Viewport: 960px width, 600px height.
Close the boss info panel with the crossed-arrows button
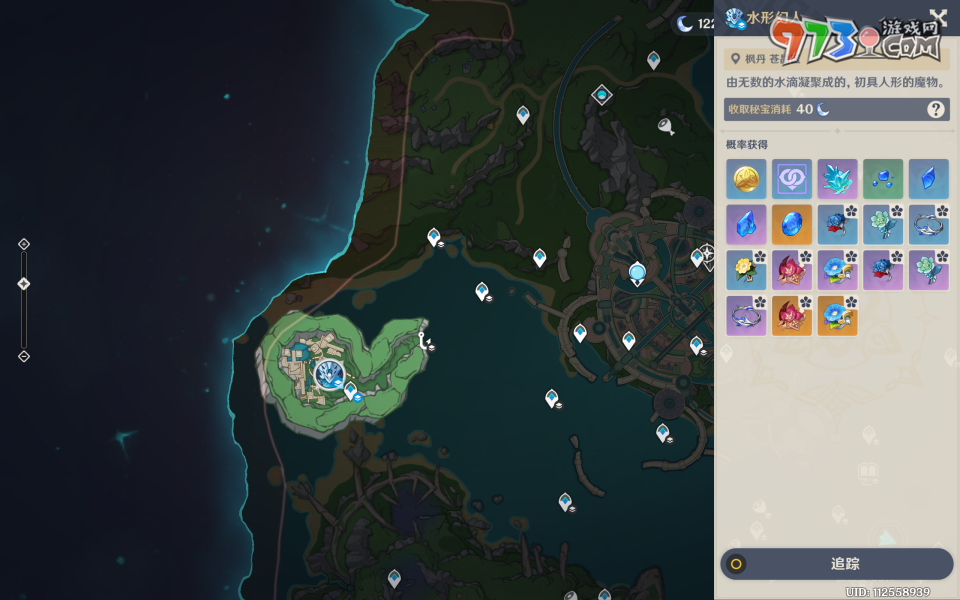[938, 19]
